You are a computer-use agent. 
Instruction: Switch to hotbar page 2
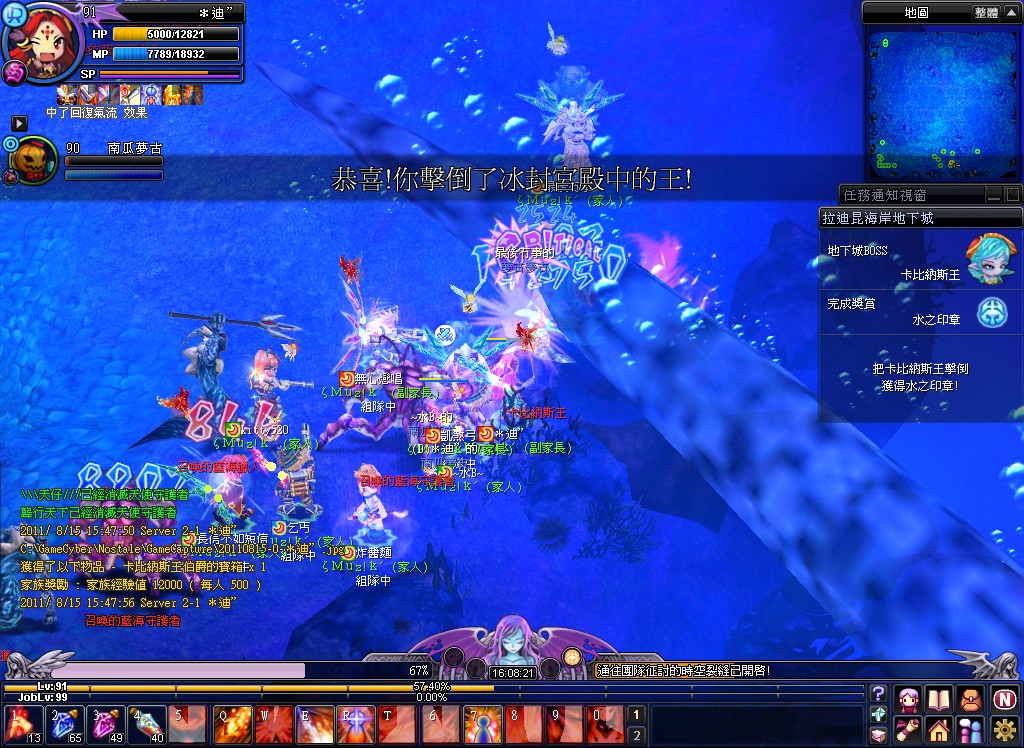(635, 736)
